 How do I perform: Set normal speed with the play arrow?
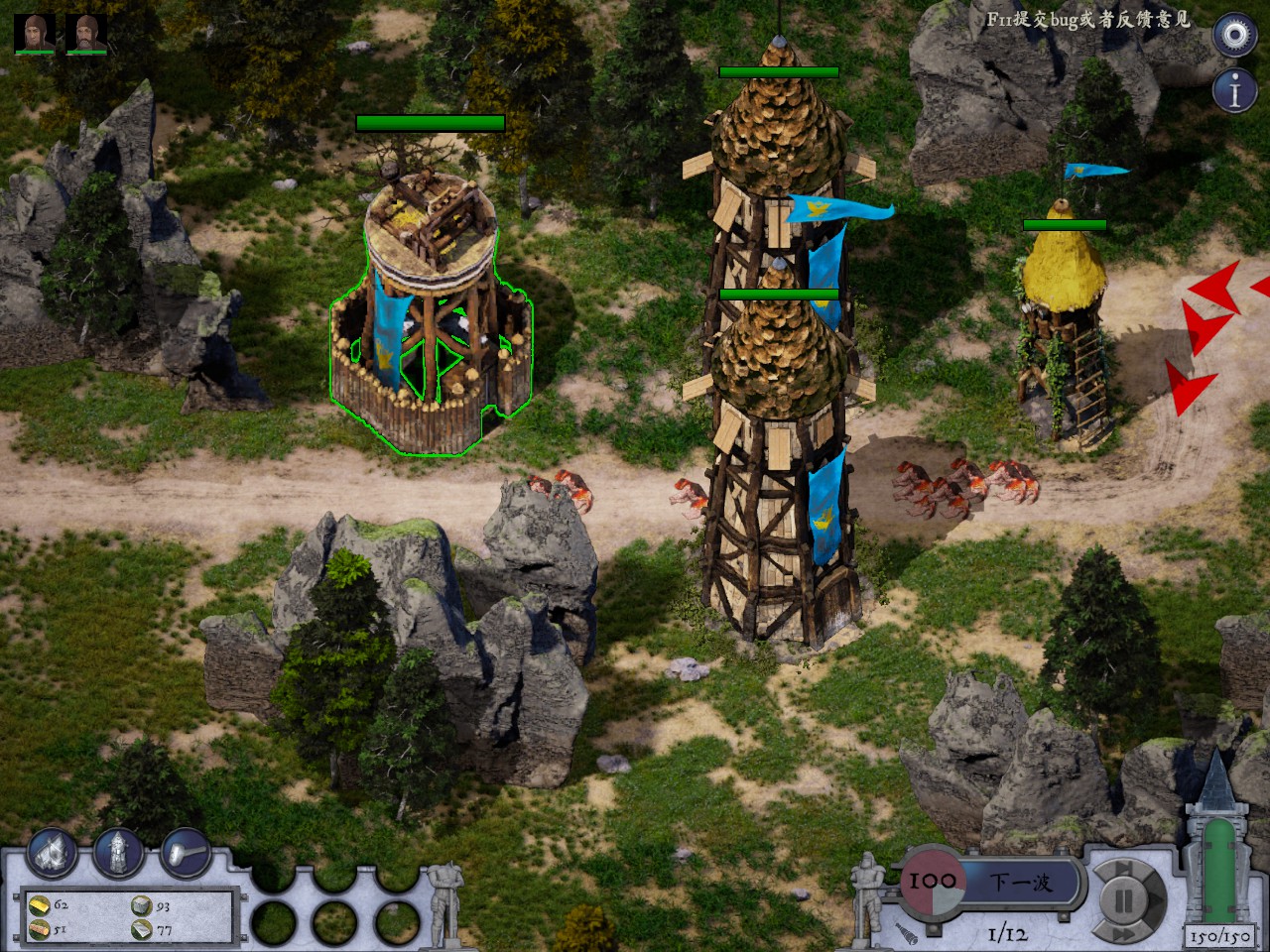coord(1155,900)
